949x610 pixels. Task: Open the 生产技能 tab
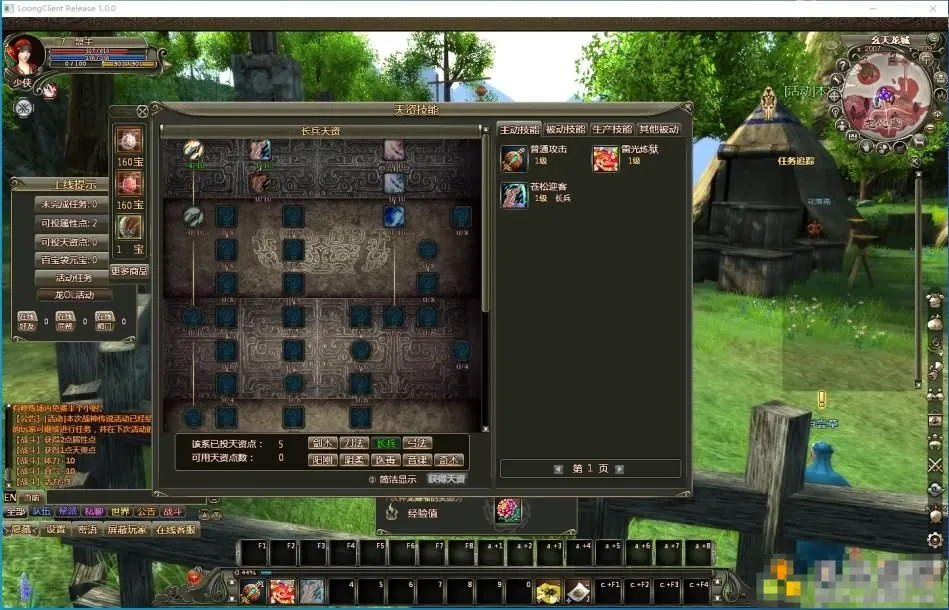coord(612,129)
